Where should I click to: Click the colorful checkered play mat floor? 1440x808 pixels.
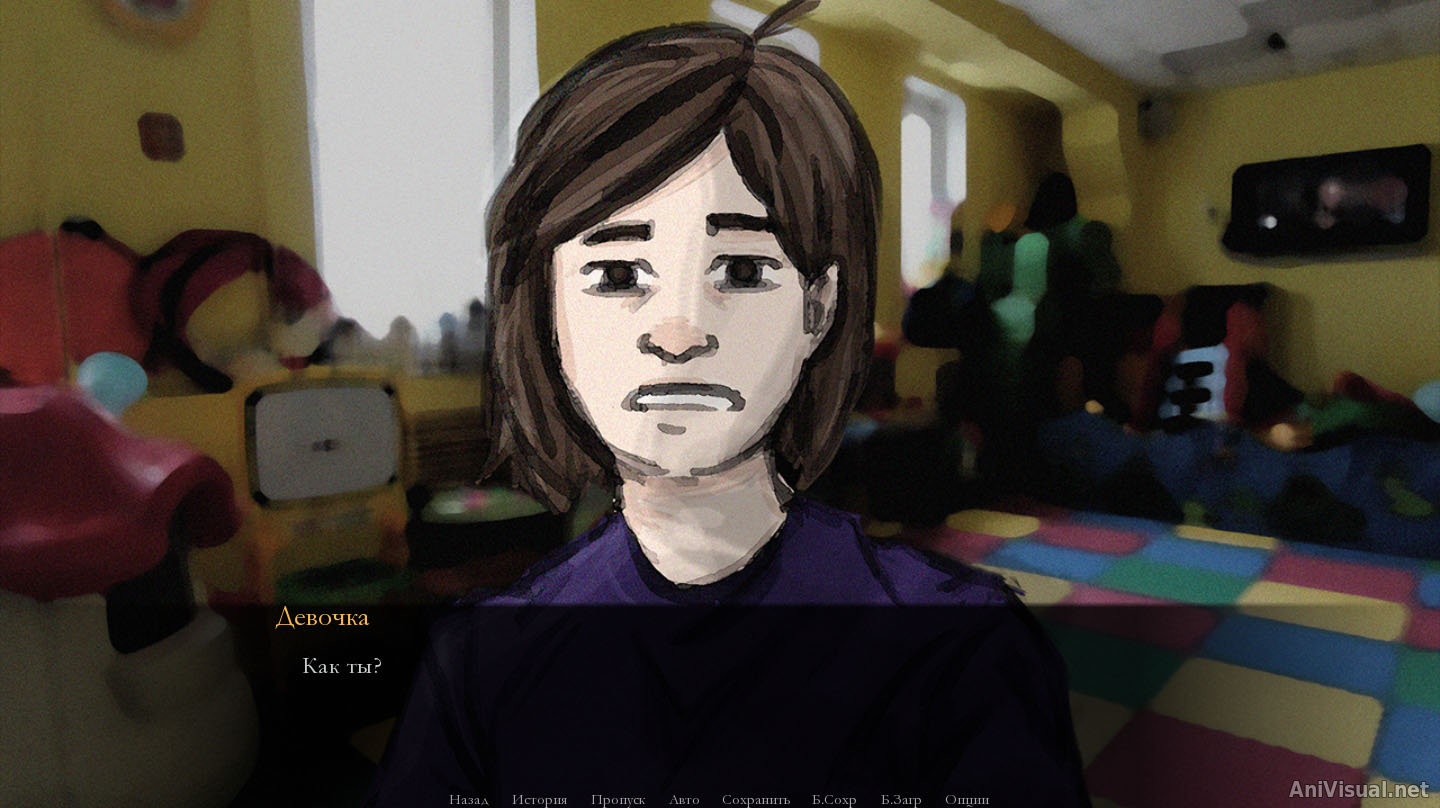click(1230, 620)
